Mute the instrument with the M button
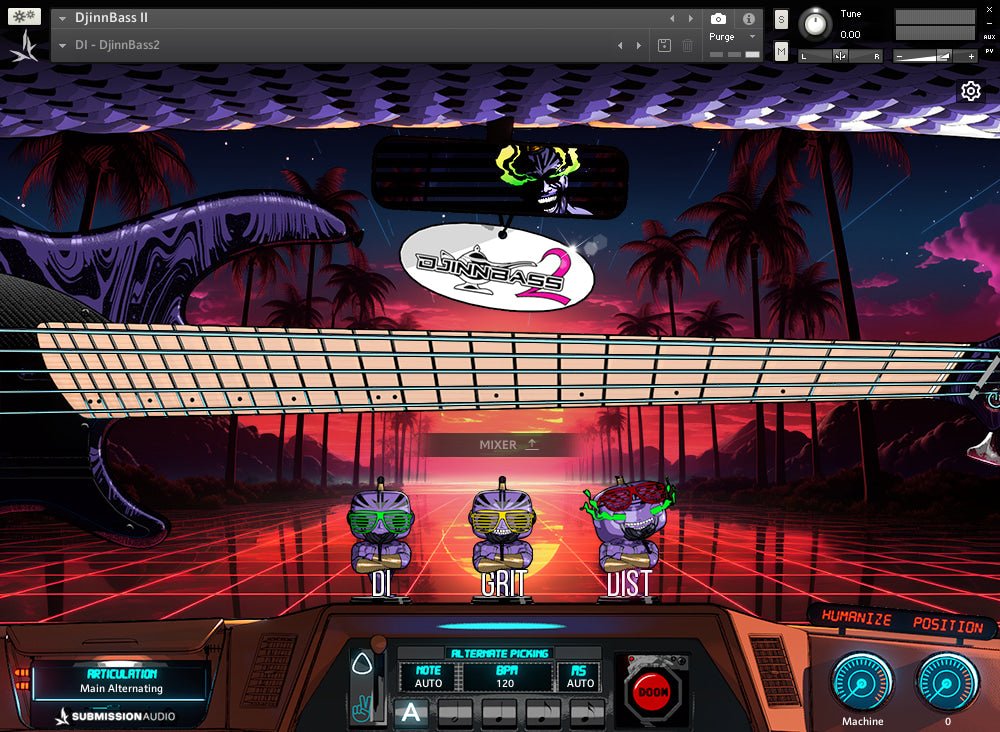The image size is (1000, 732). [781, 51]
